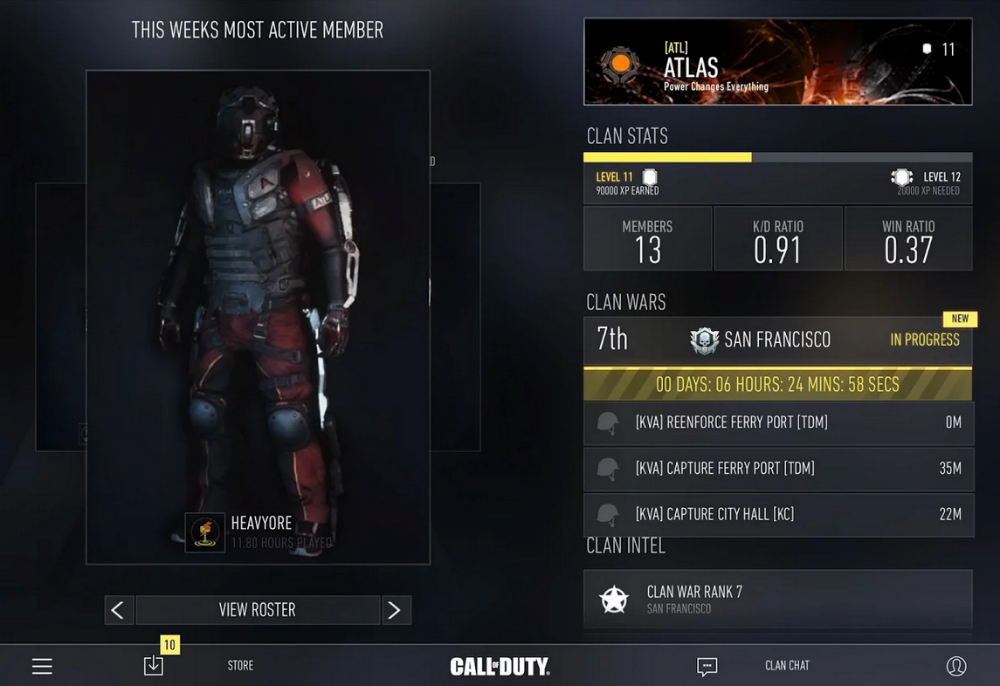
Task: Select Capture Ferry Port TDM node
Action: coord(777,468)
